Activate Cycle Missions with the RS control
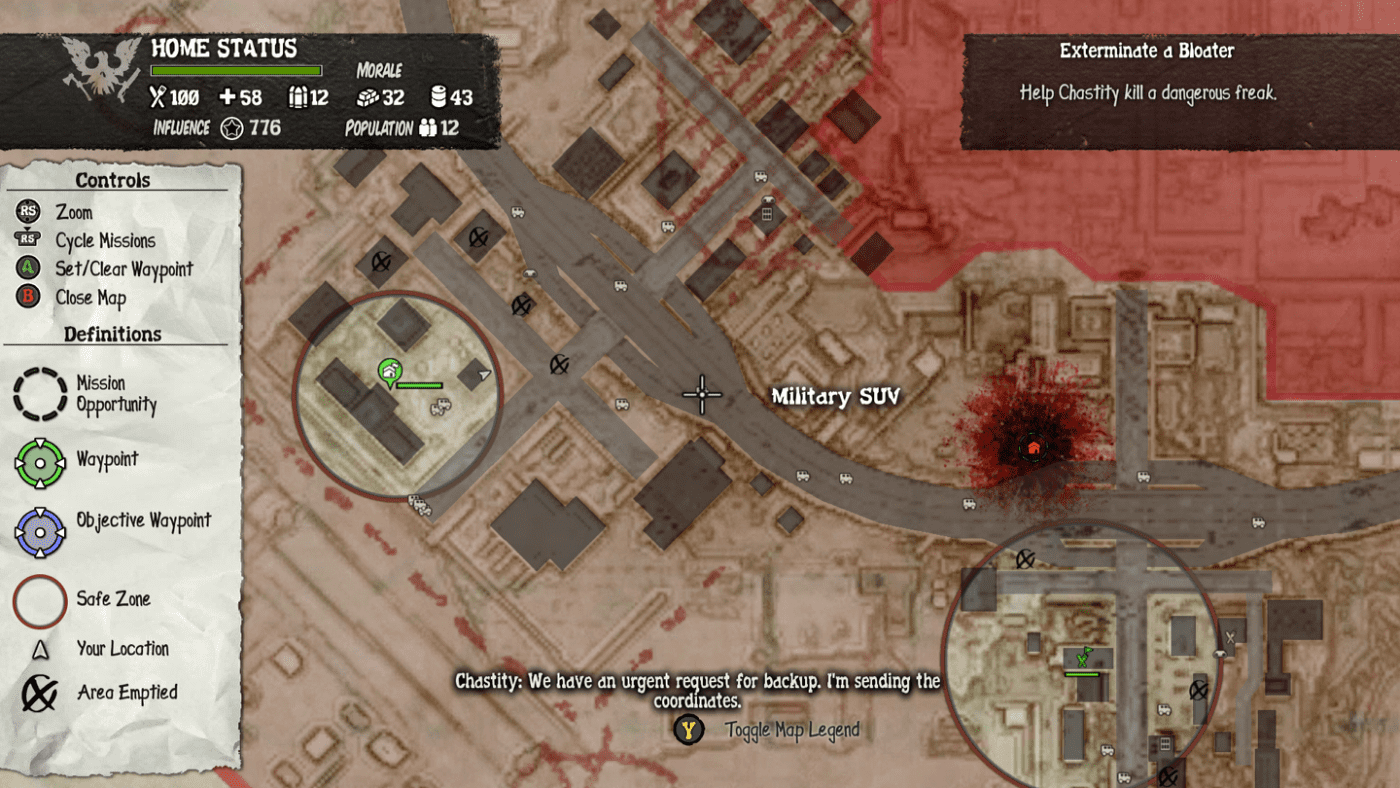The height and width of the screenshot is (788, 1400). coord(26,241)
